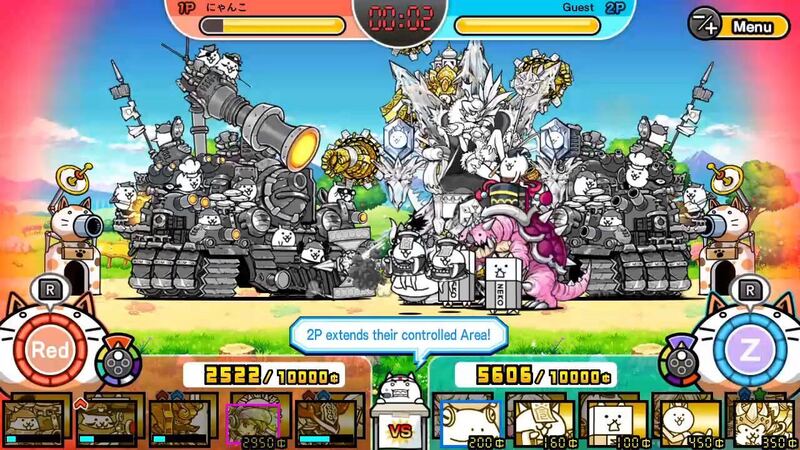Activate the blue Z cannon button
This screenshot has height=450, width=800.
(749, 350)
